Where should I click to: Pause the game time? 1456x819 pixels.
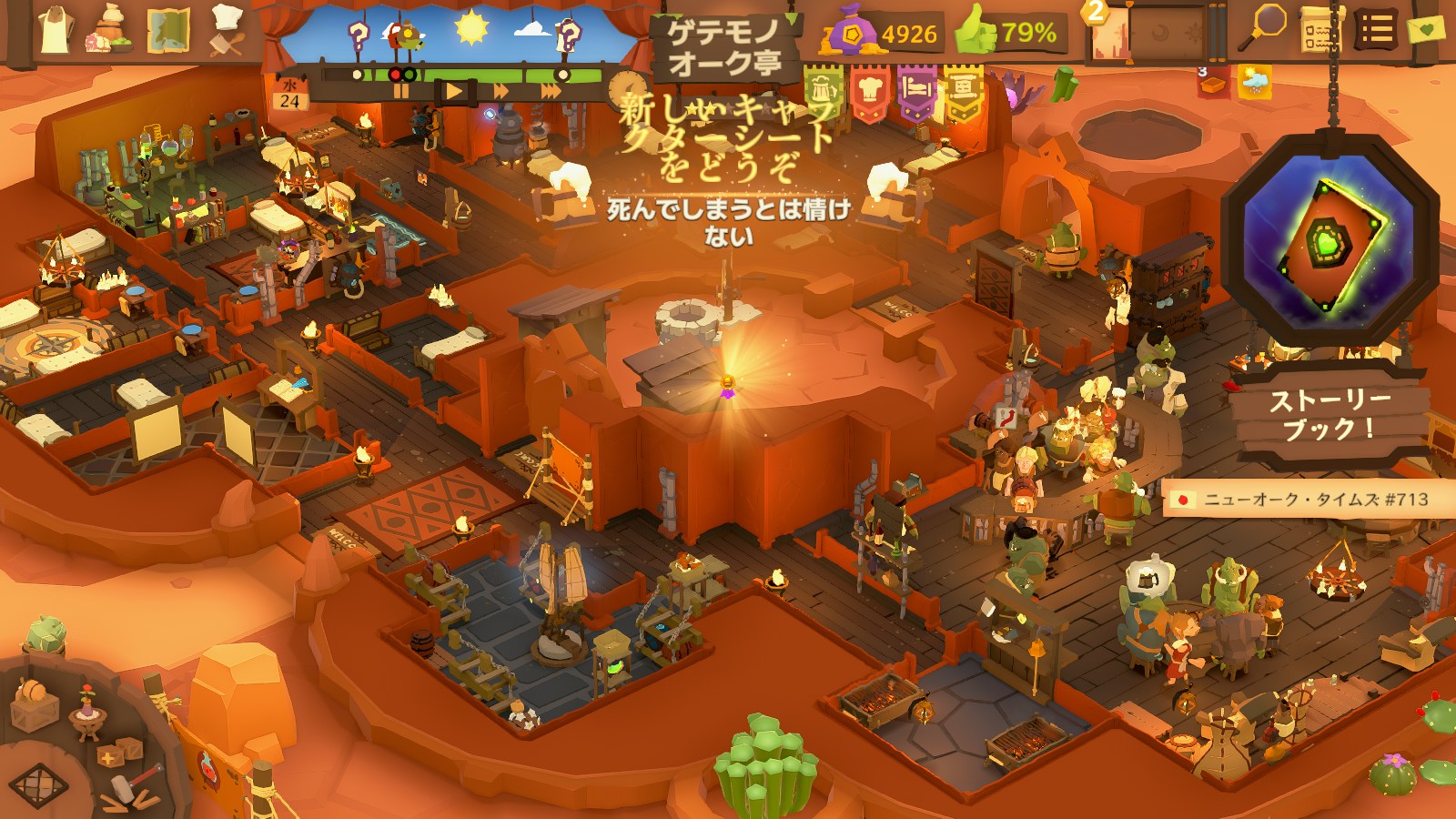(x=401, y=92)
